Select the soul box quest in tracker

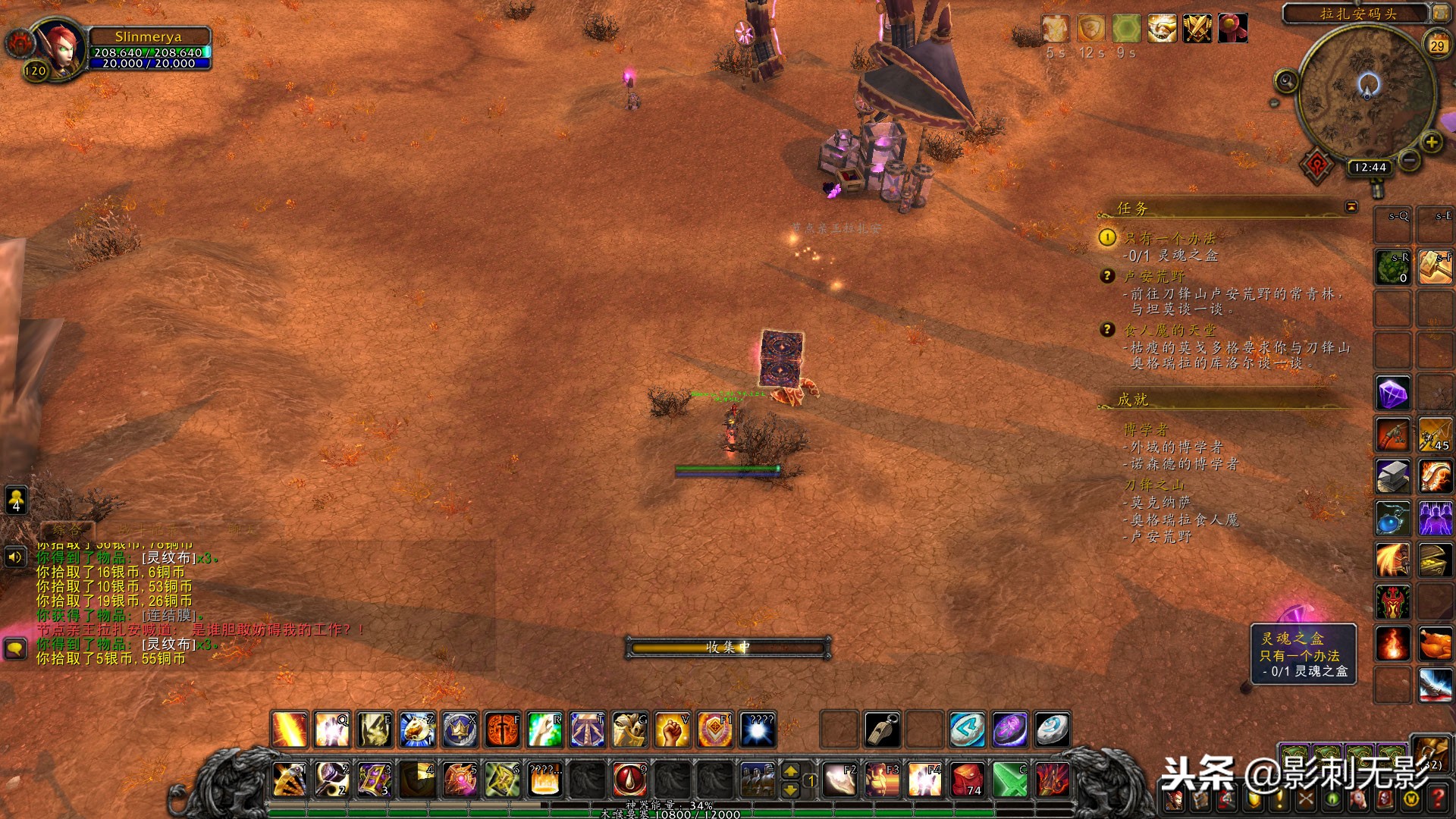(x=1172, y=238)
